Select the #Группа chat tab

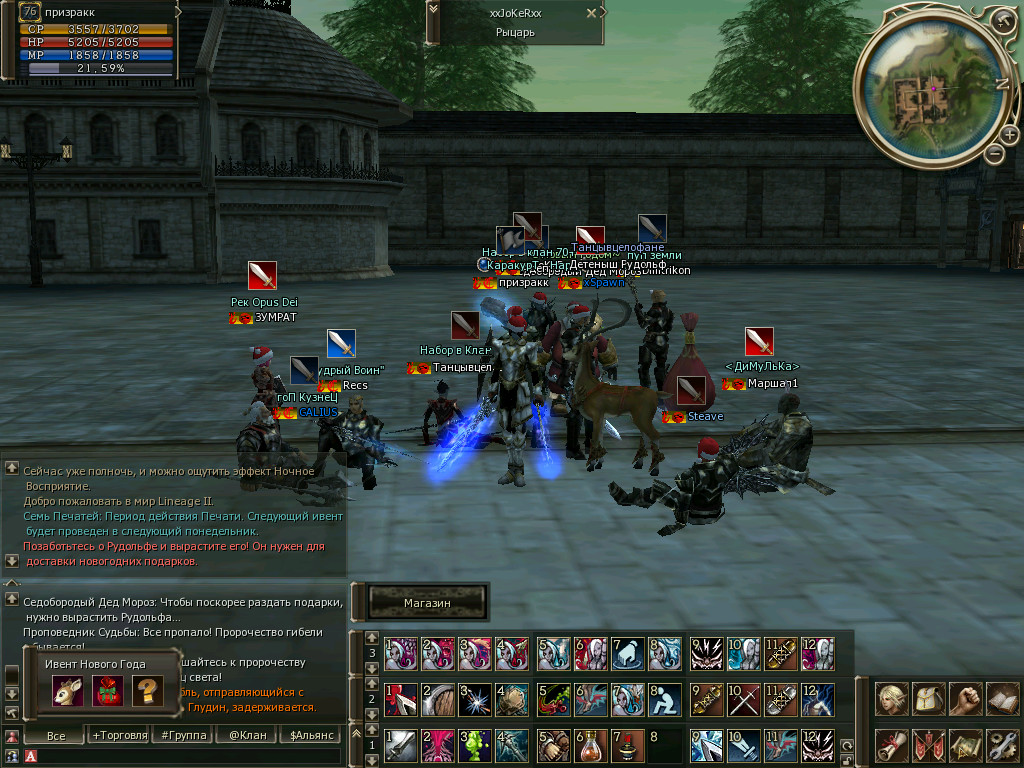[x=184, y=735]
